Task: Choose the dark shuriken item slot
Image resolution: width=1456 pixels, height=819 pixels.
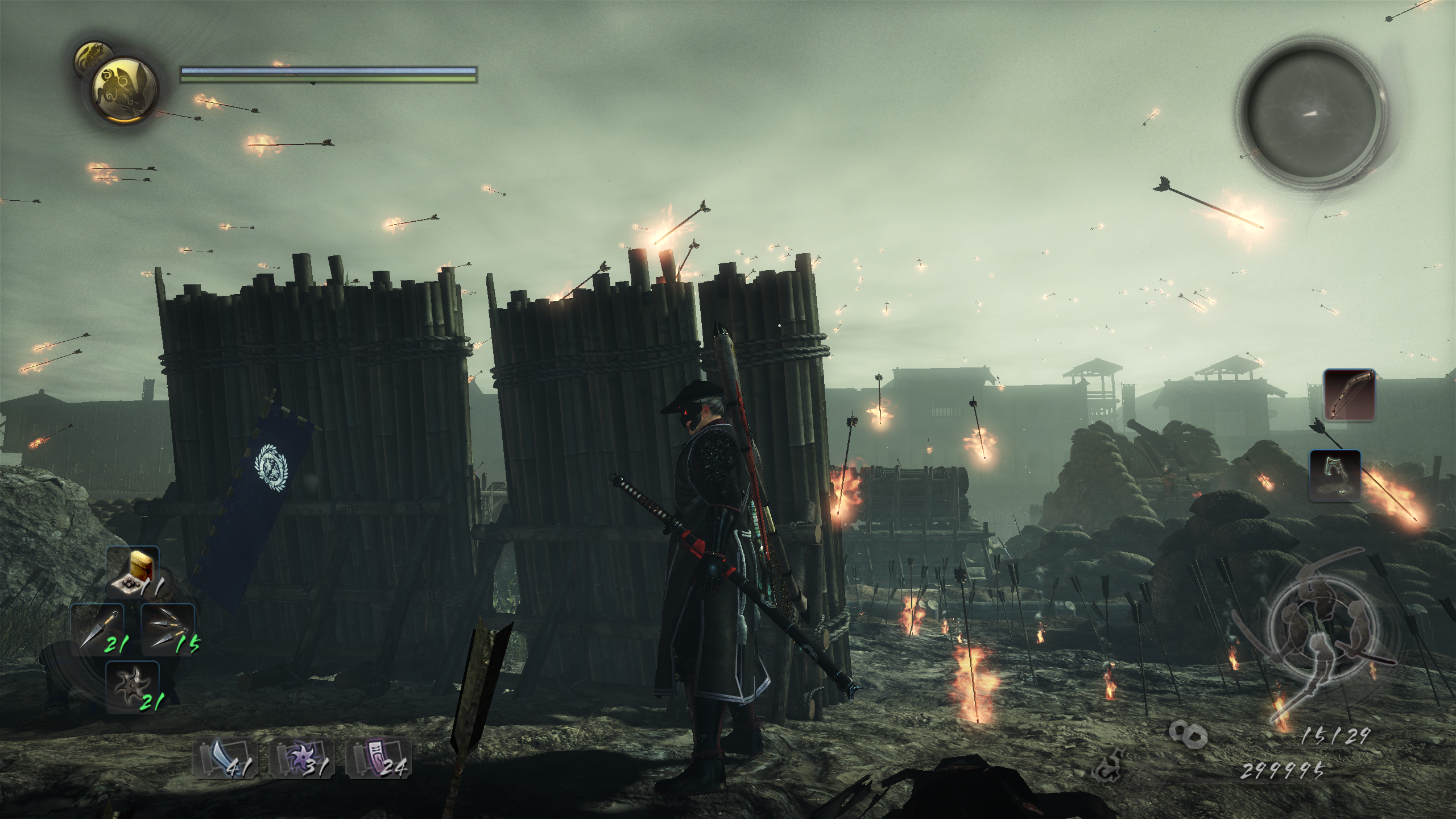Action: click(x=133, y=687)
